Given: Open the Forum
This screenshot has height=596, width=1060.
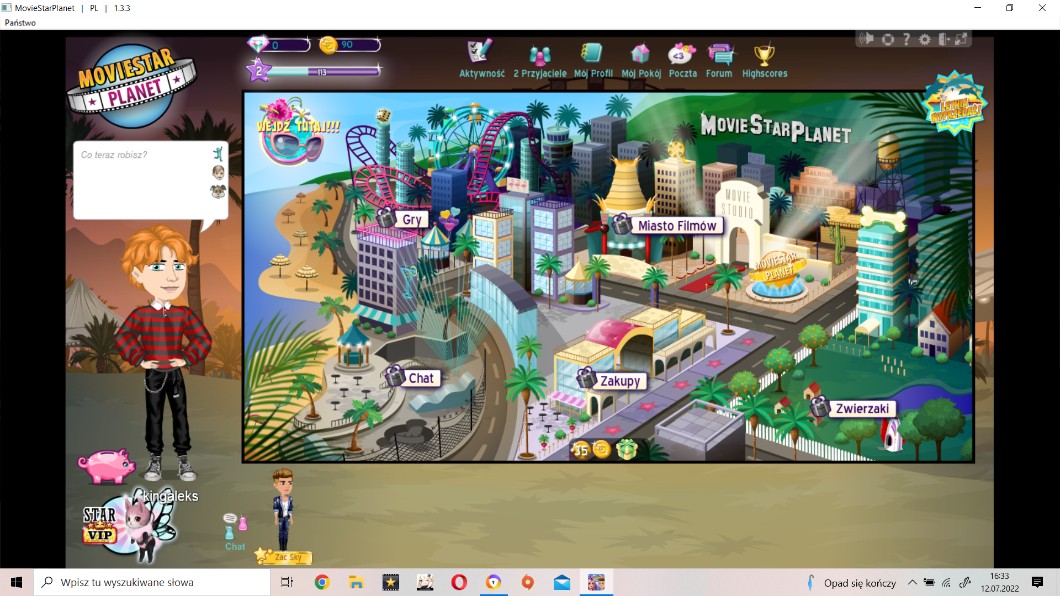Looking at the screenshot, I should tap(719, 56).
